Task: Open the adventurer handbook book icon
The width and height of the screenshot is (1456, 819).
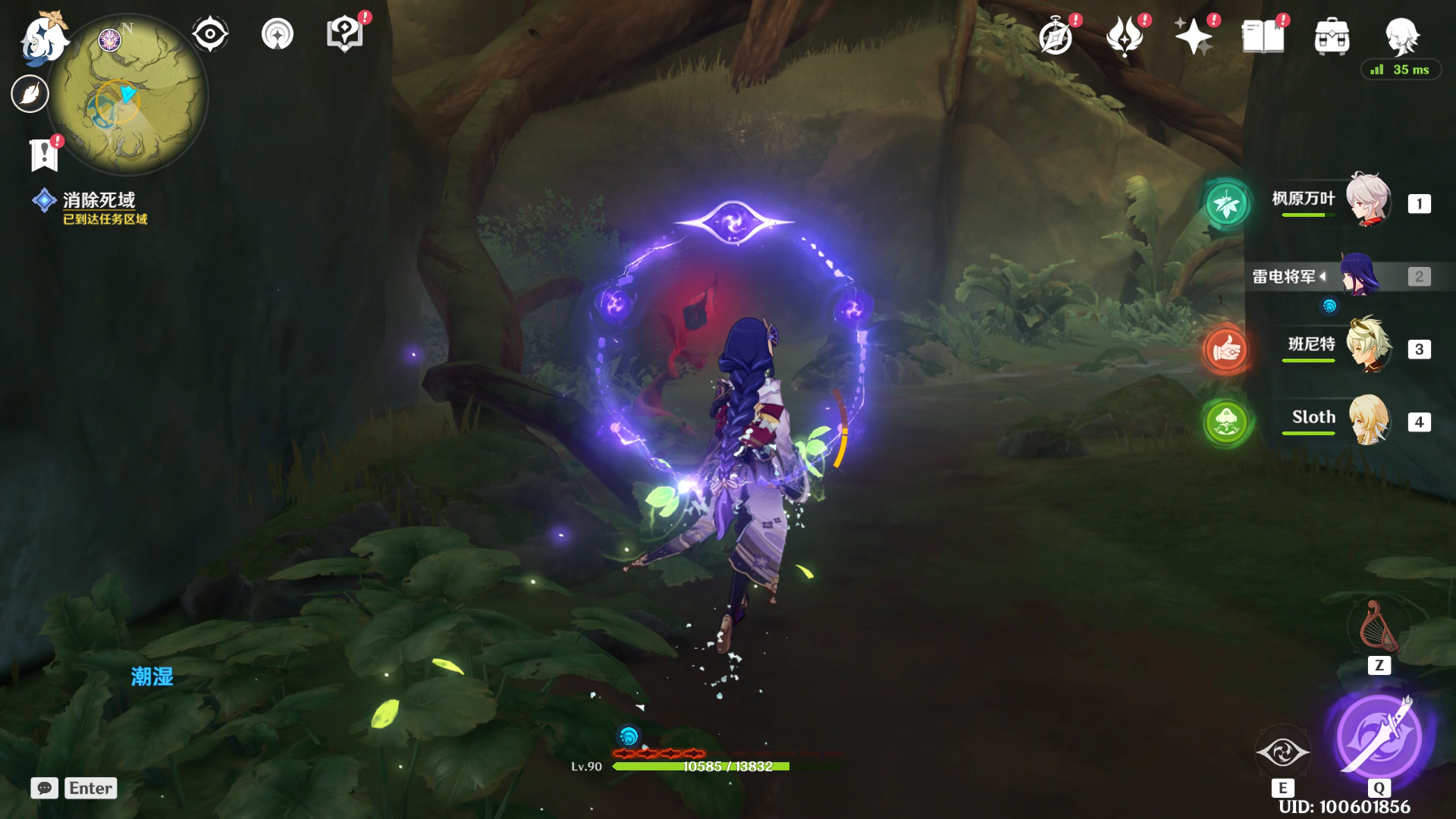Action: (1263, 36)
